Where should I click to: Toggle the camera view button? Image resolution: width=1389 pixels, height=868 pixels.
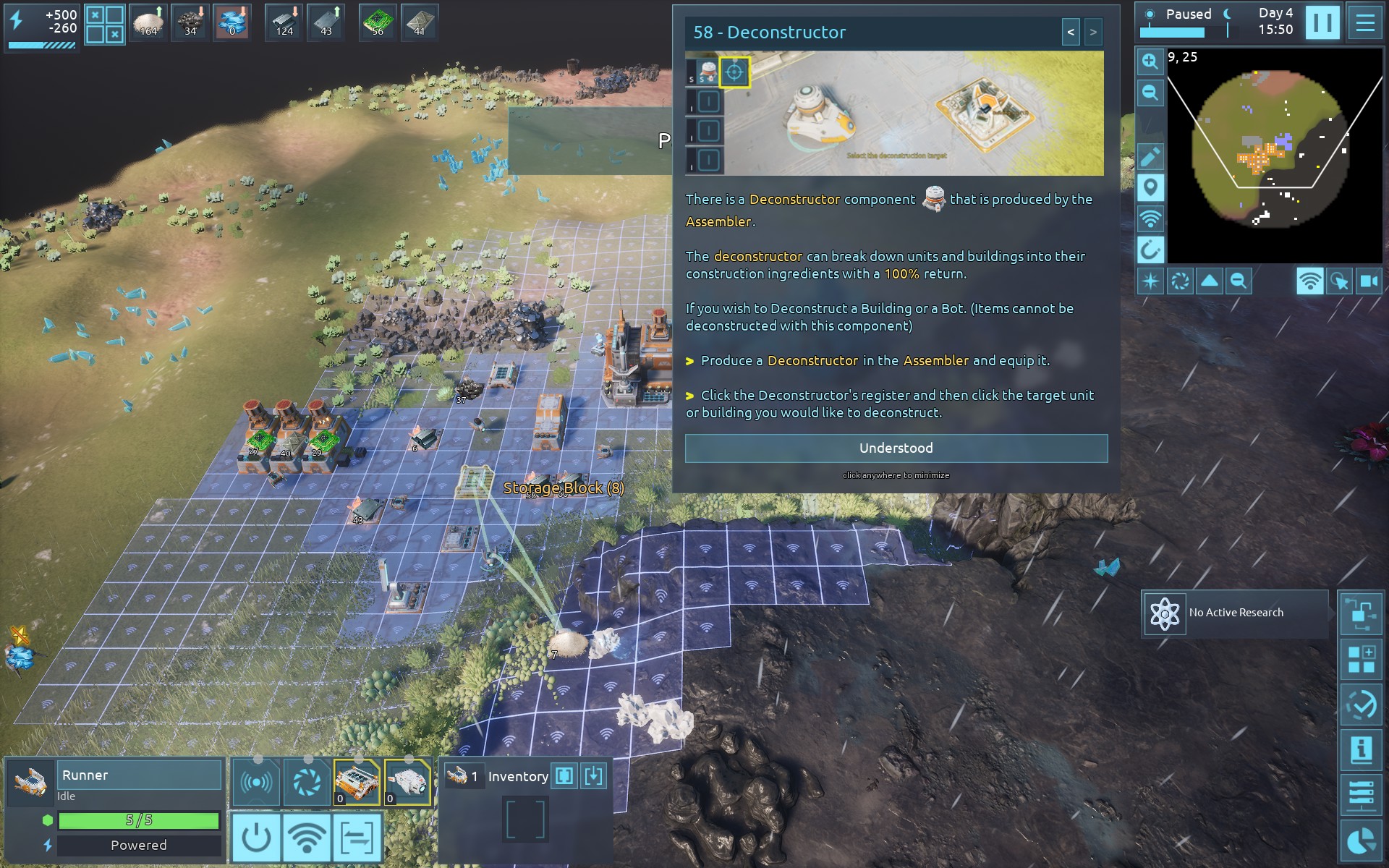point(1369,281)
